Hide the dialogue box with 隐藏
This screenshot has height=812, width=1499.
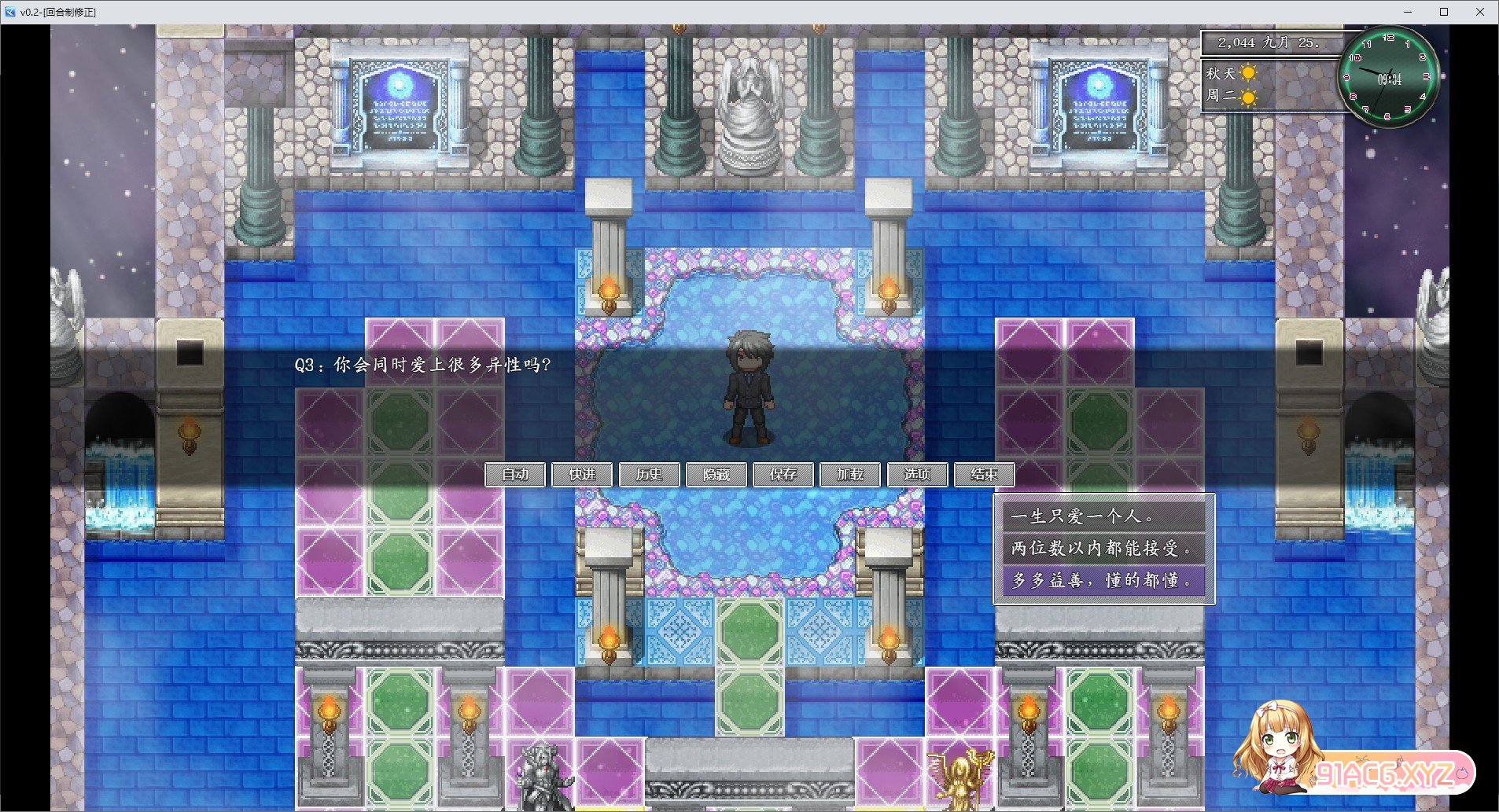[716, 475]
